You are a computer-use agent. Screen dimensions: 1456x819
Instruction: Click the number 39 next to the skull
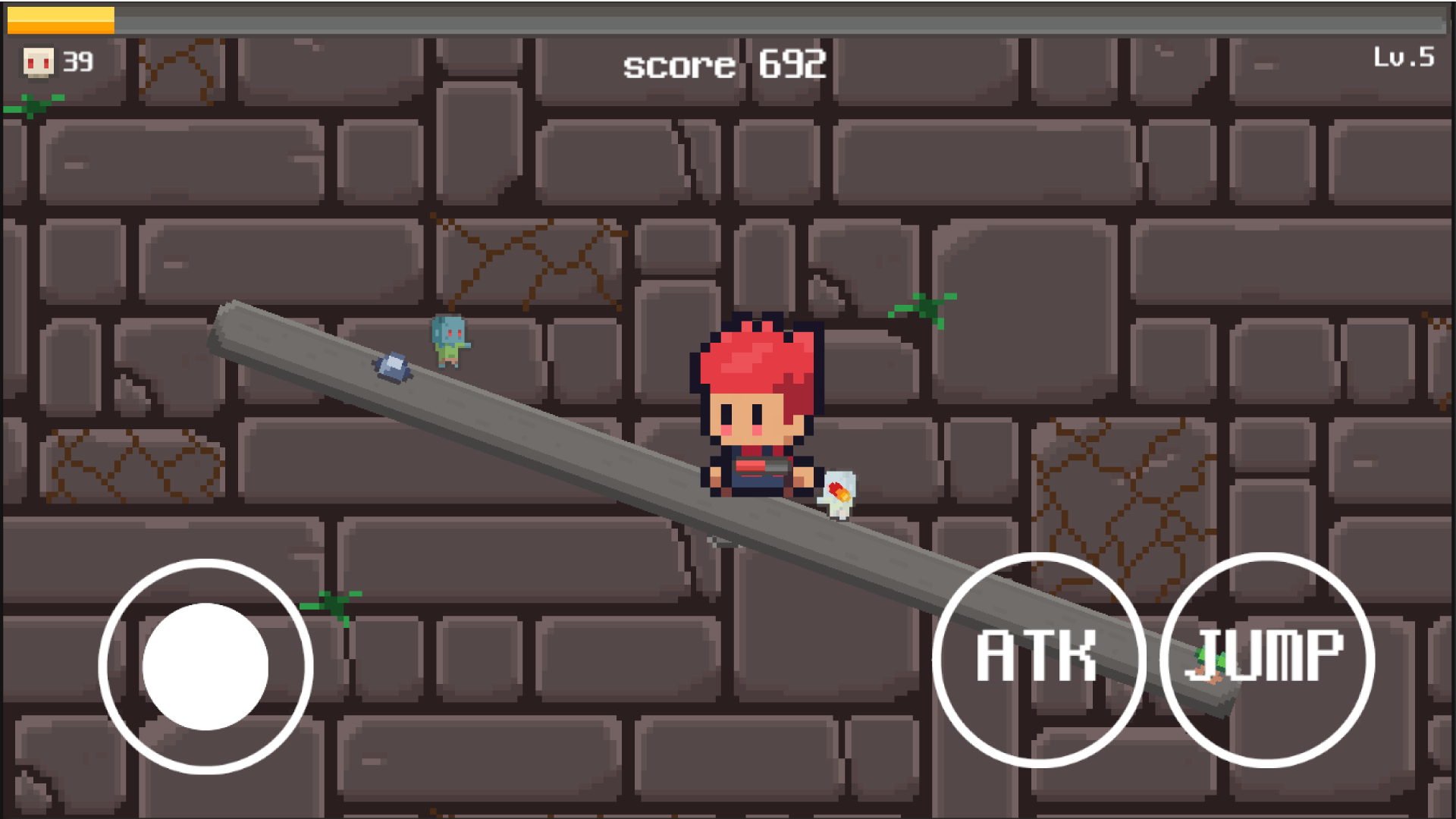click(x=77, y=62)
